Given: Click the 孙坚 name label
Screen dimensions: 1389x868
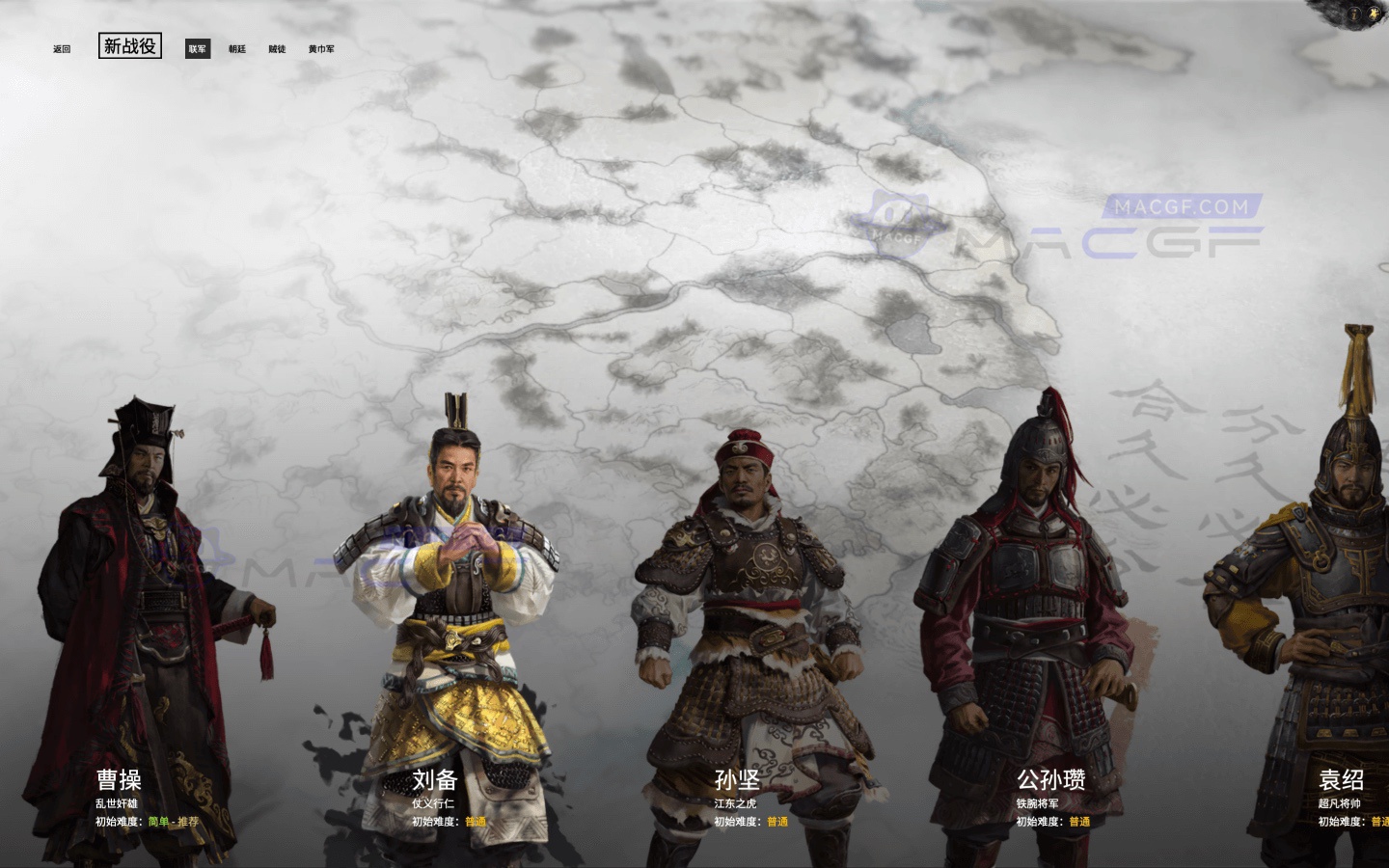Looking at the screenshot, I should click(738, 781).
